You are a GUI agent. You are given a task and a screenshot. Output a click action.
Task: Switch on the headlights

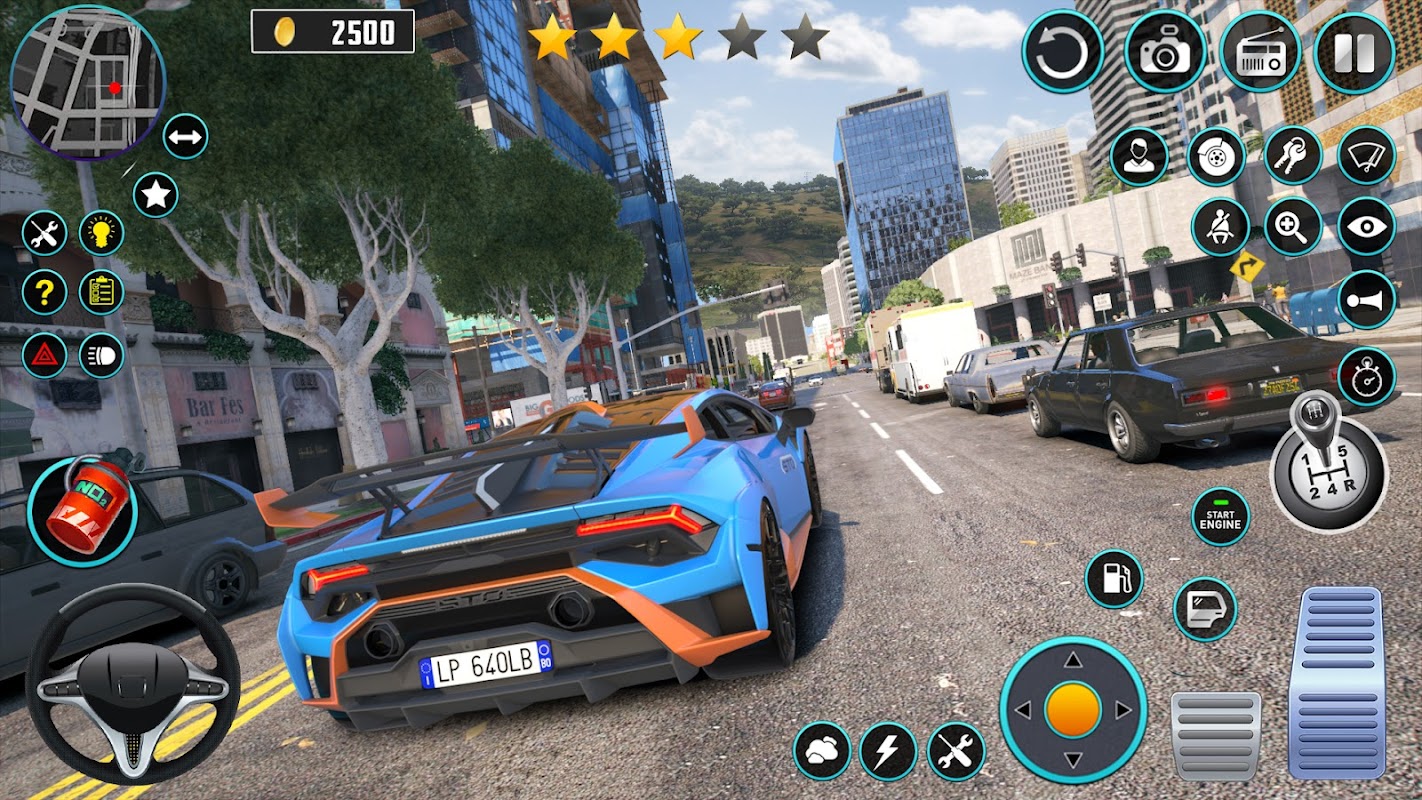(x=101, y=355)
